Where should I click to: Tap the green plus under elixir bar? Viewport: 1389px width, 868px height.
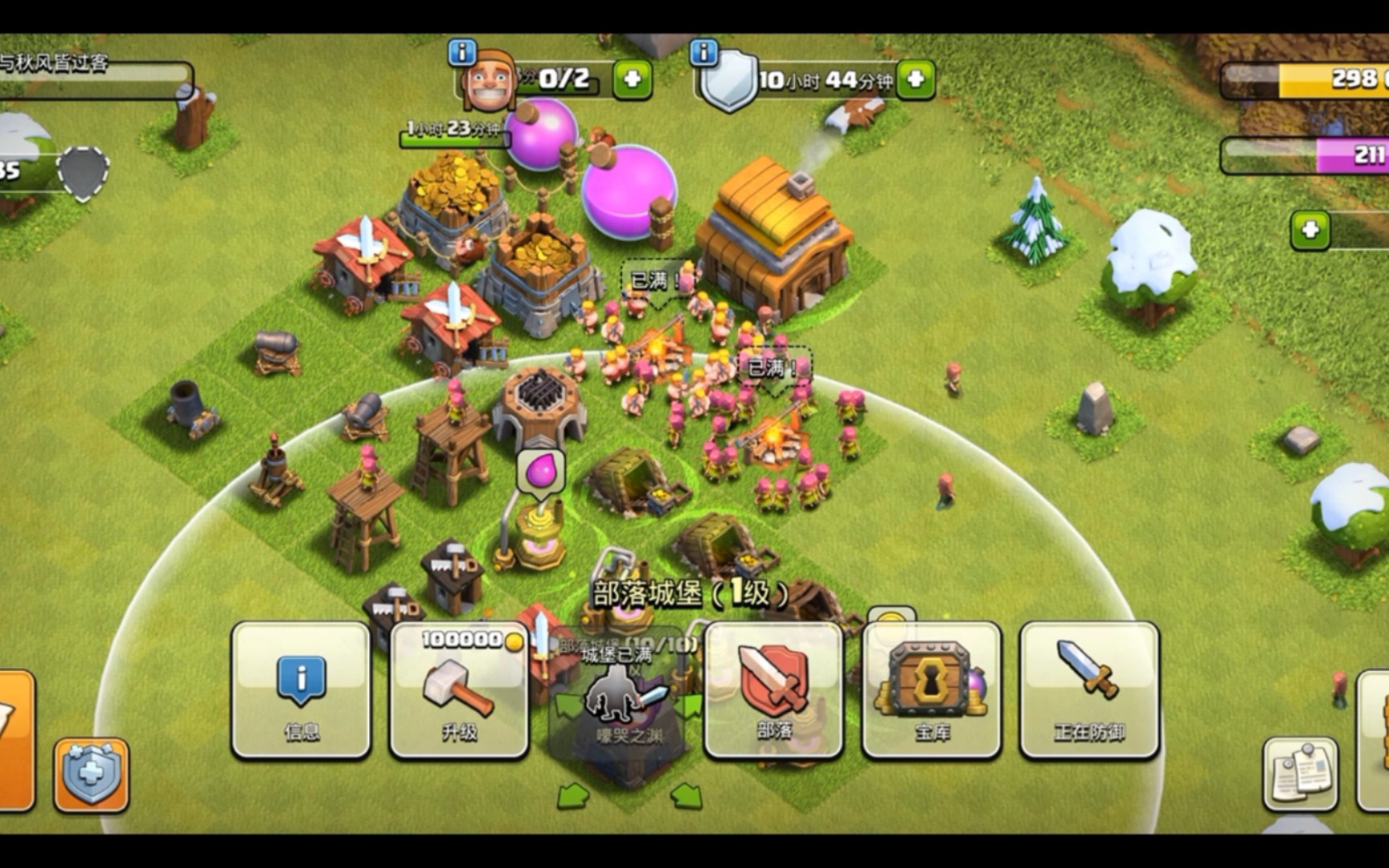pyautogui.click(x=1309, y=231)
